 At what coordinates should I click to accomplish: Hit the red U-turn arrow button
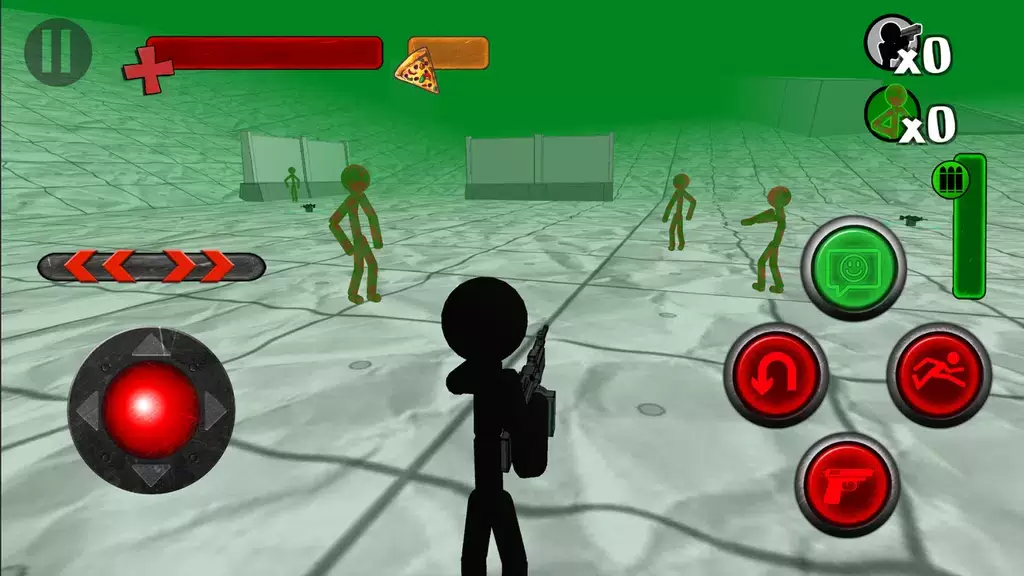point(776,375)
